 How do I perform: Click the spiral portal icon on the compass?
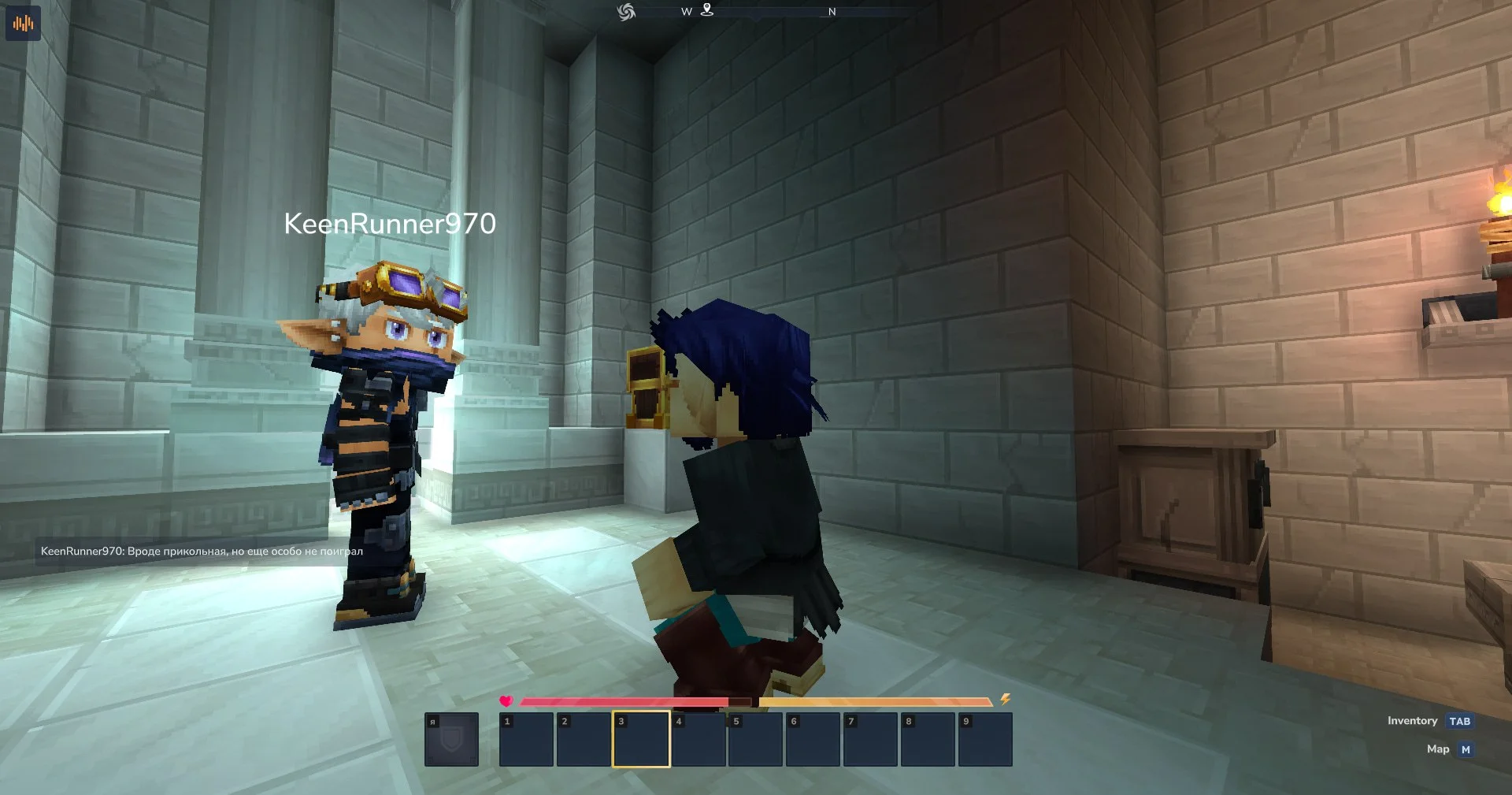tap(626, 11)
